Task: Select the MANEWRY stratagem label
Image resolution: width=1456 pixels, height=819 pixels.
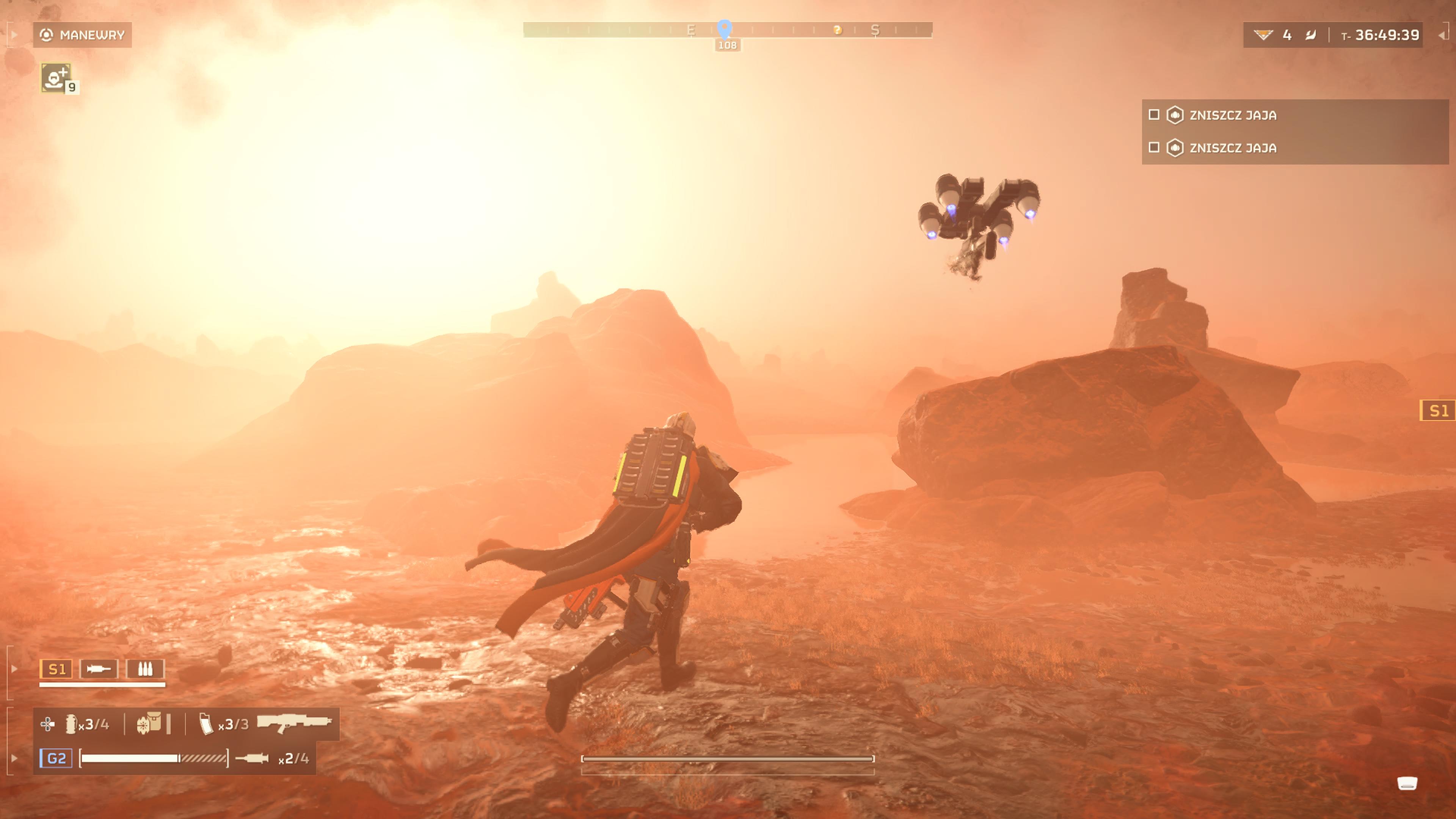Action: coord(83,35)
